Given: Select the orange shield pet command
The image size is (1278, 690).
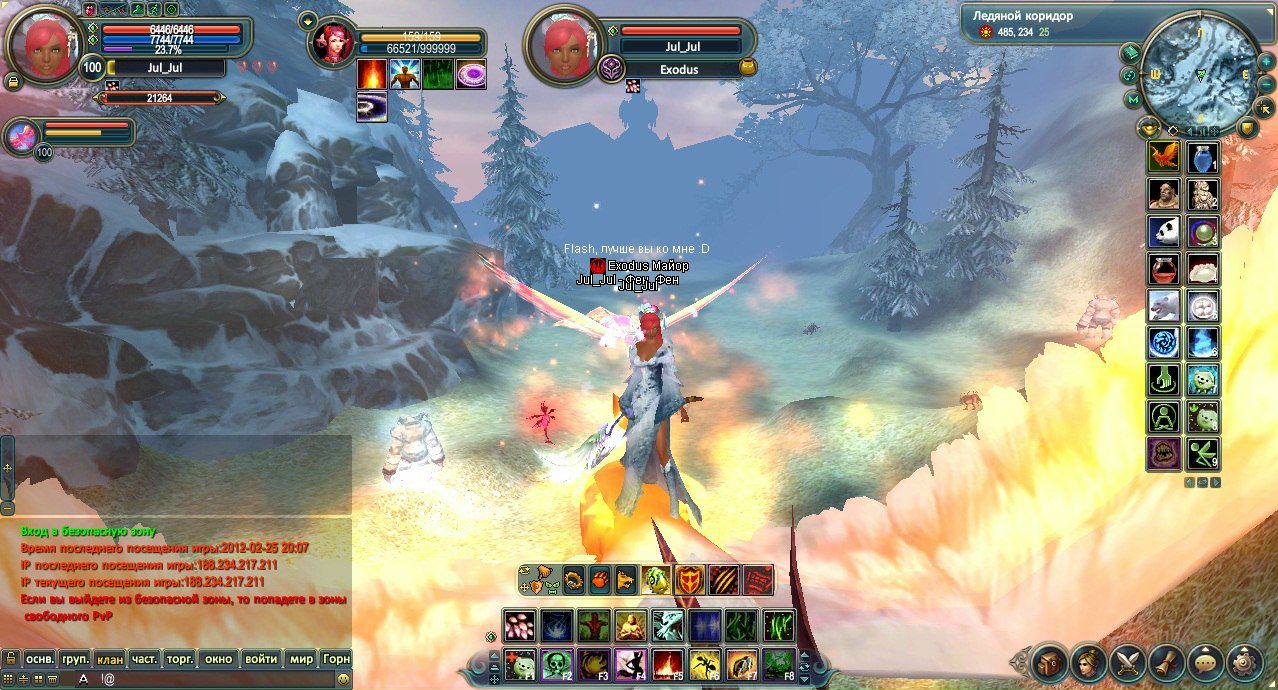Looking at the screenshot, I should [x=690, y=580].
